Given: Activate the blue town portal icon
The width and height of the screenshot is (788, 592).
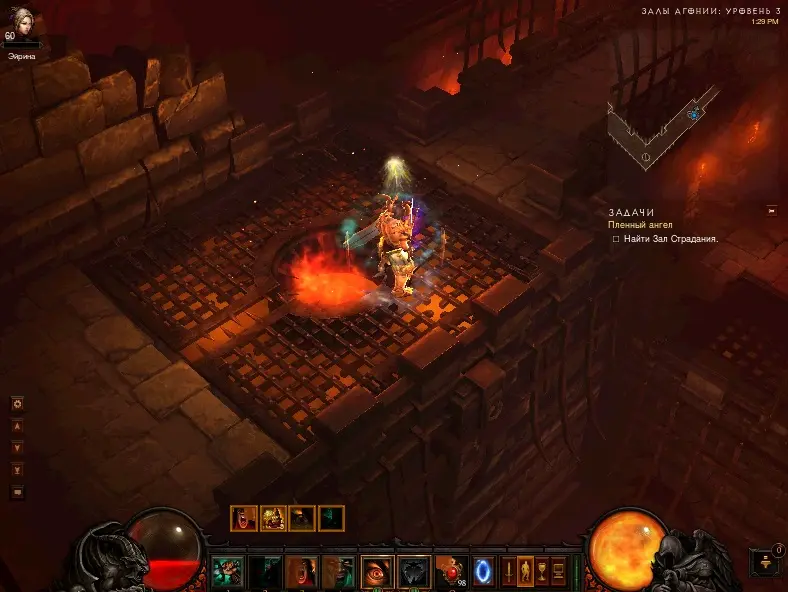Looking at the screenshot, I should pos(483,571).
